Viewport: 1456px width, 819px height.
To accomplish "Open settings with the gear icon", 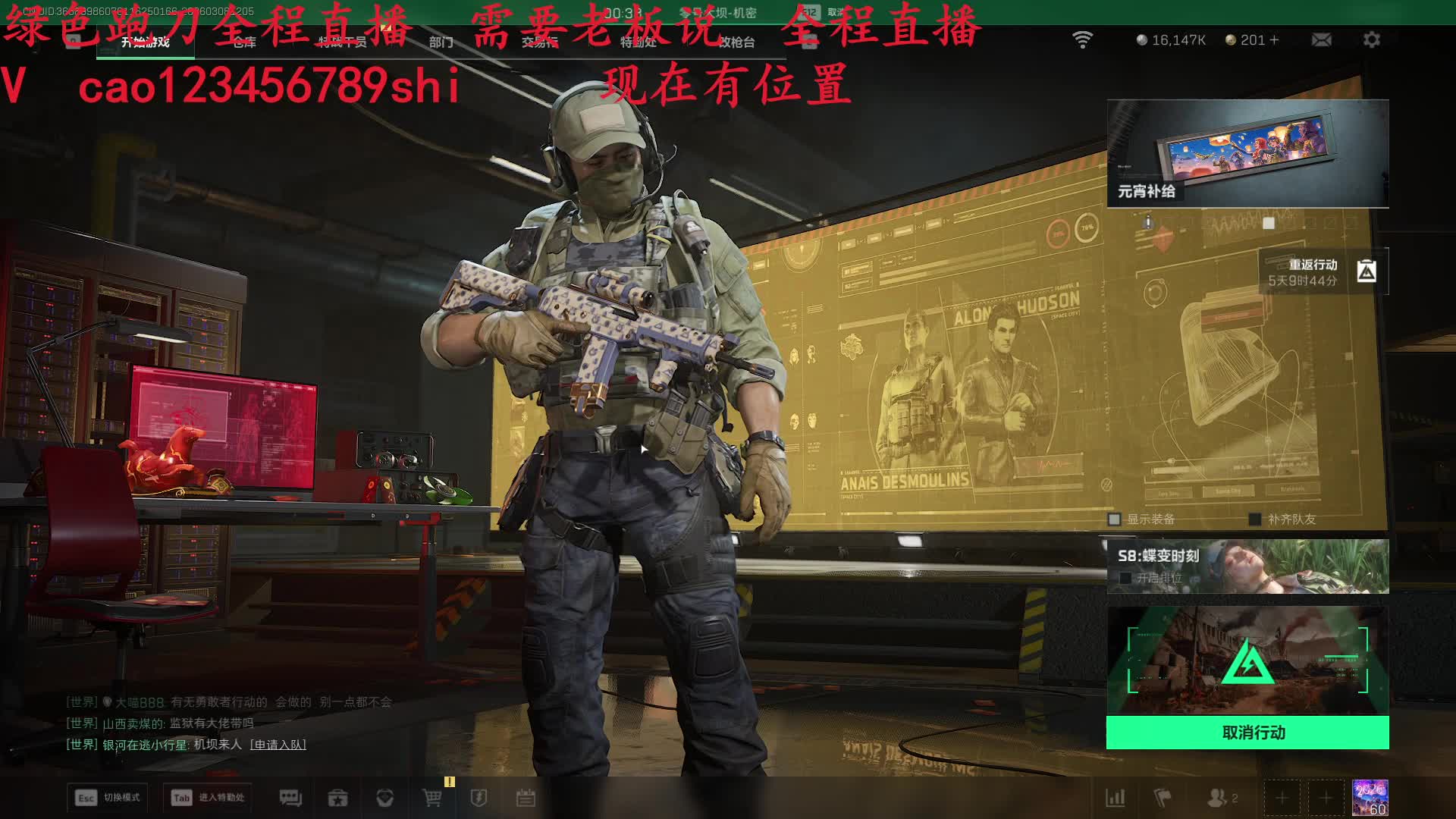I will [1371, 39].
